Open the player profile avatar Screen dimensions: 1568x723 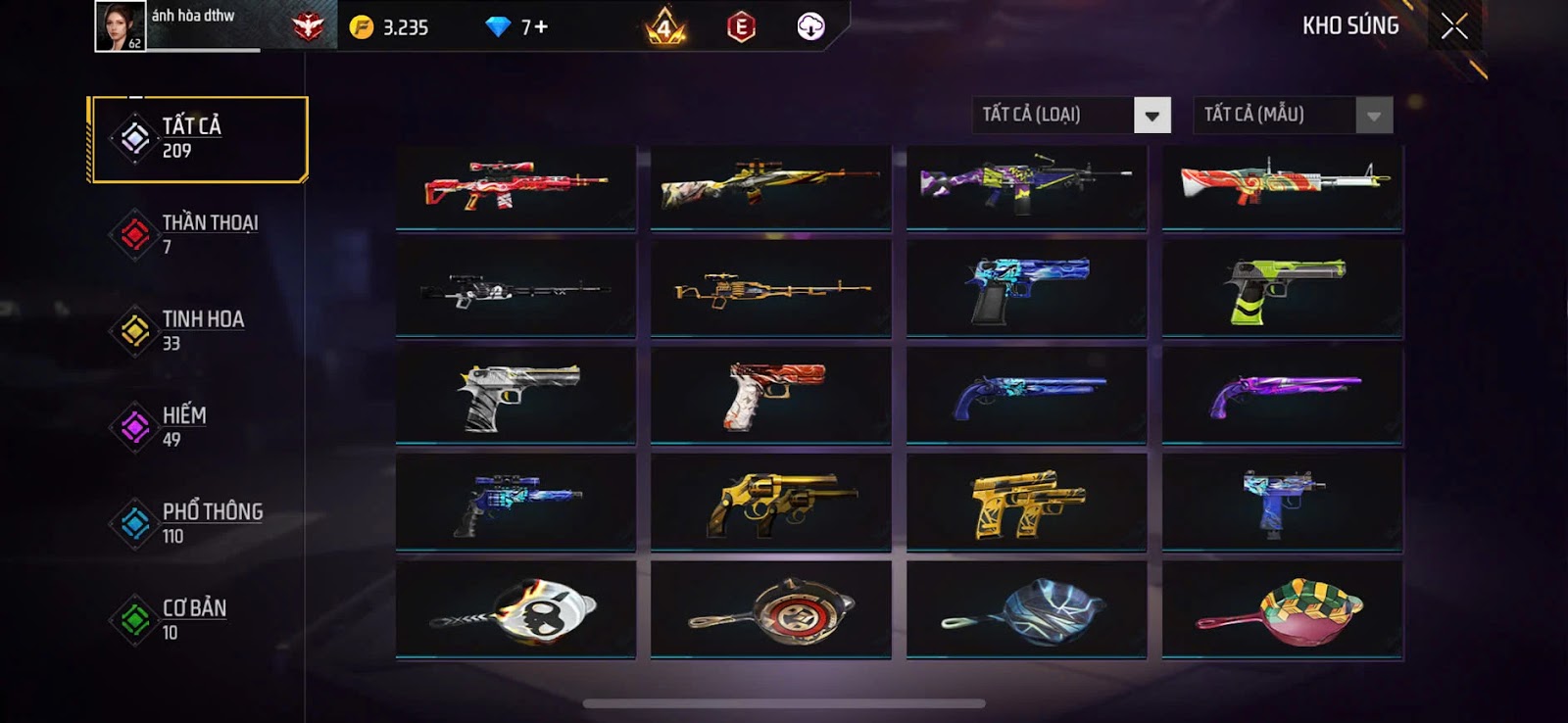coord(120,26)
